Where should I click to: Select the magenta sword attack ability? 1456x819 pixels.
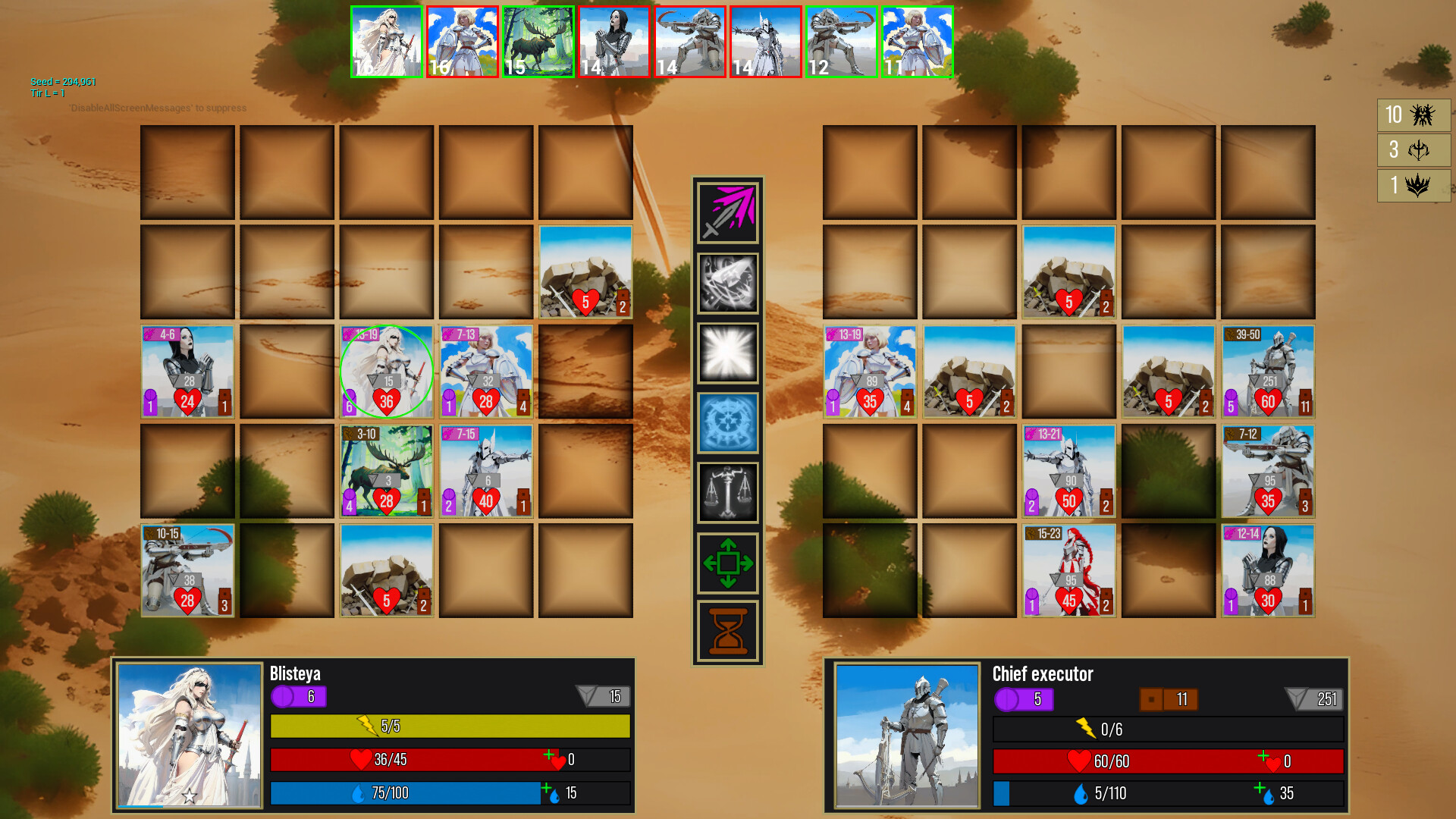click(727, 212)
